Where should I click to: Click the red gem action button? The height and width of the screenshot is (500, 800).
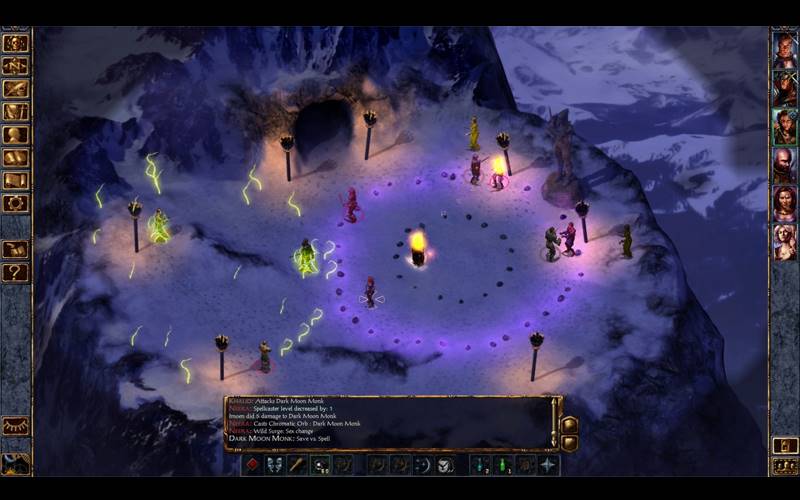[253, 465]
